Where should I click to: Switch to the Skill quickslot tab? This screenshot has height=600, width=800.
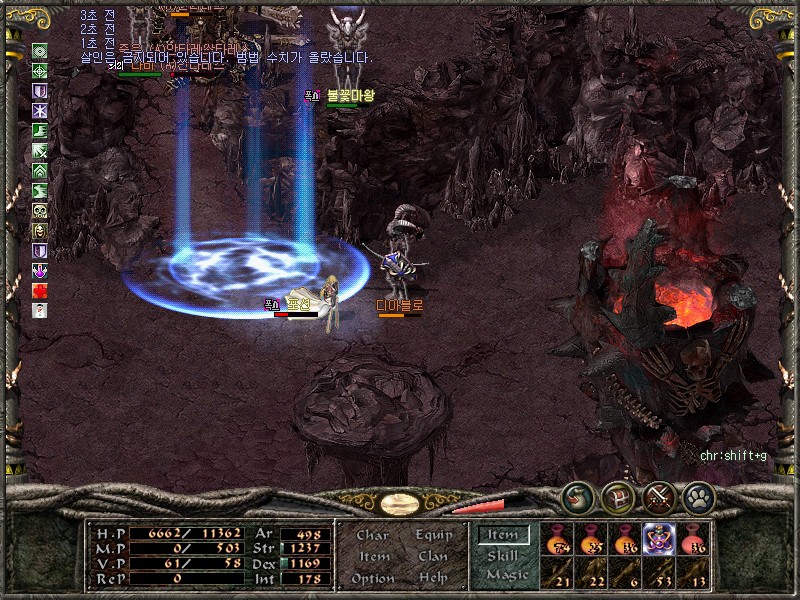[502, 555]
